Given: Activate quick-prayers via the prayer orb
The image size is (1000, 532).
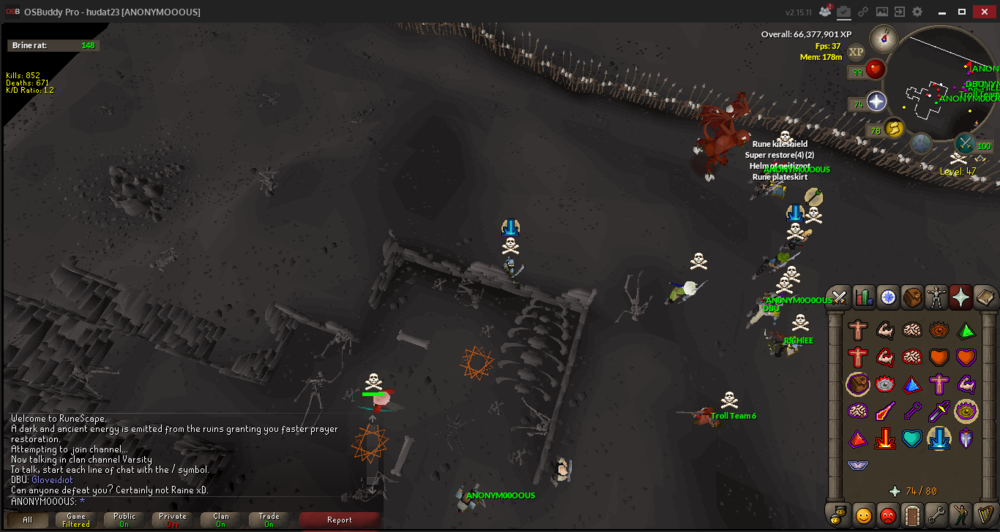Looking at the screenshot, I should 876,101.
